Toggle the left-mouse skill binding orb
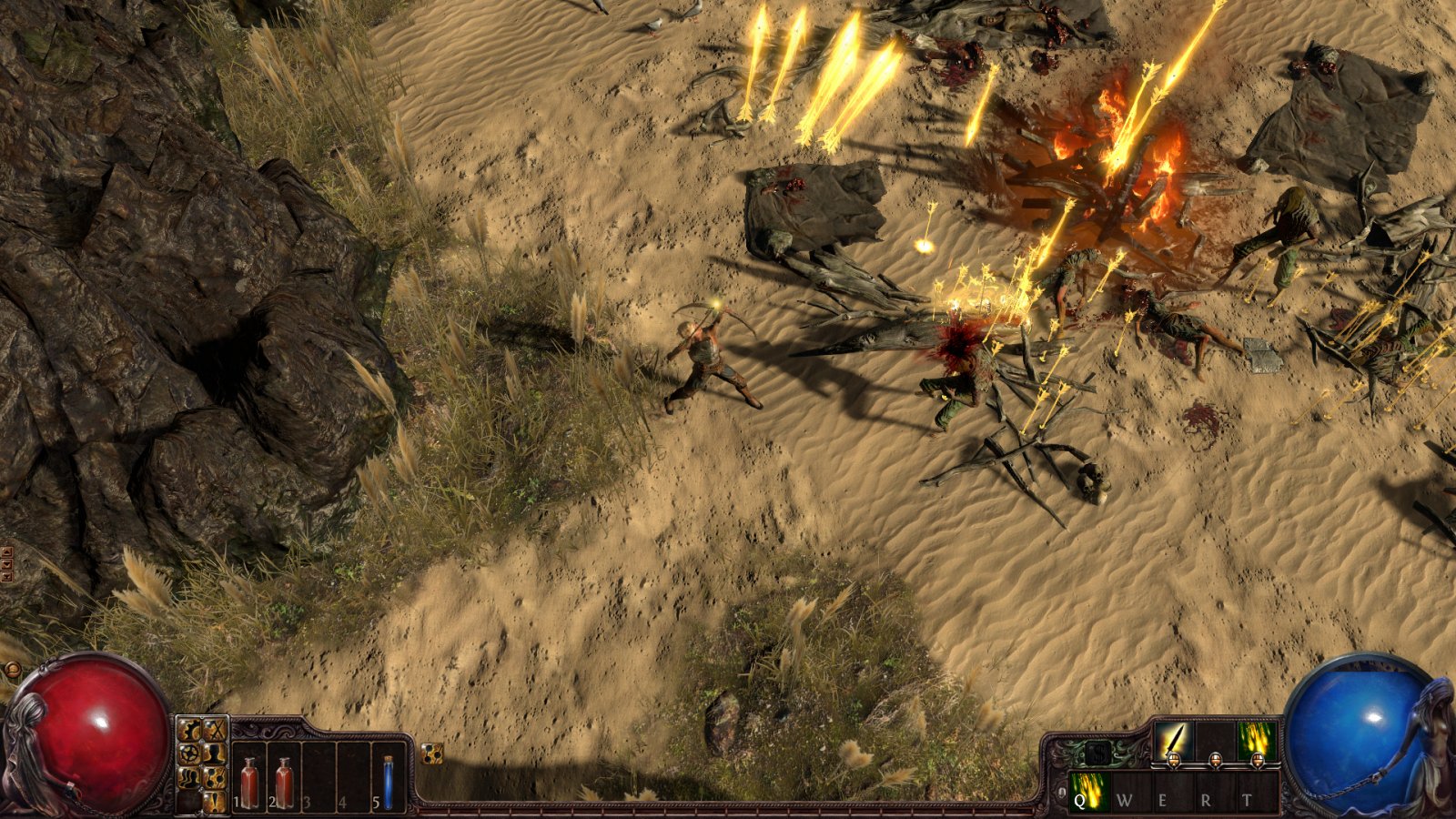 (1174, 761)
